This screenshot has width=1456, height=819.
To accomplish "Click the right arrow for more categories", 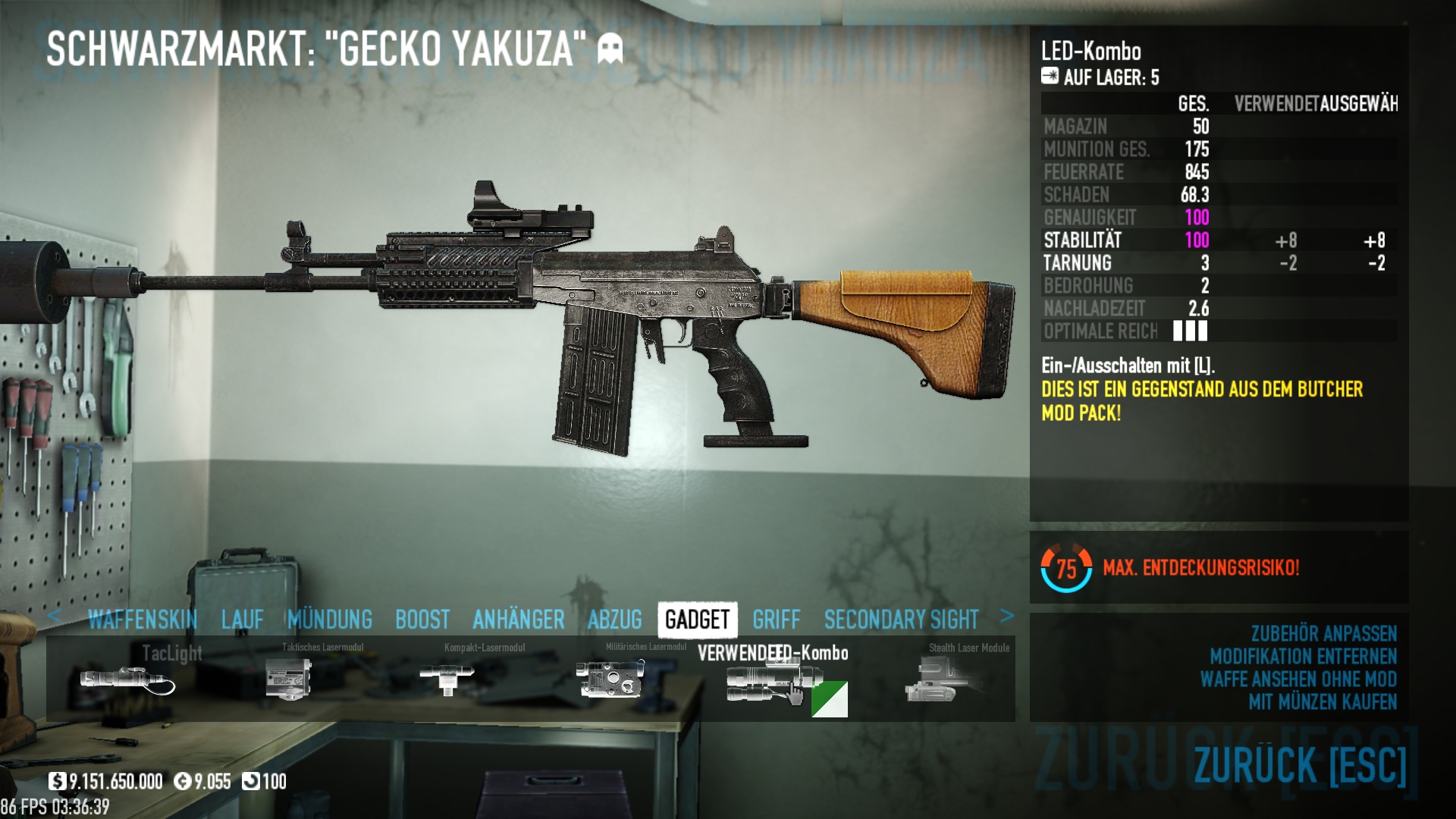I will (x=1007, y=616).
